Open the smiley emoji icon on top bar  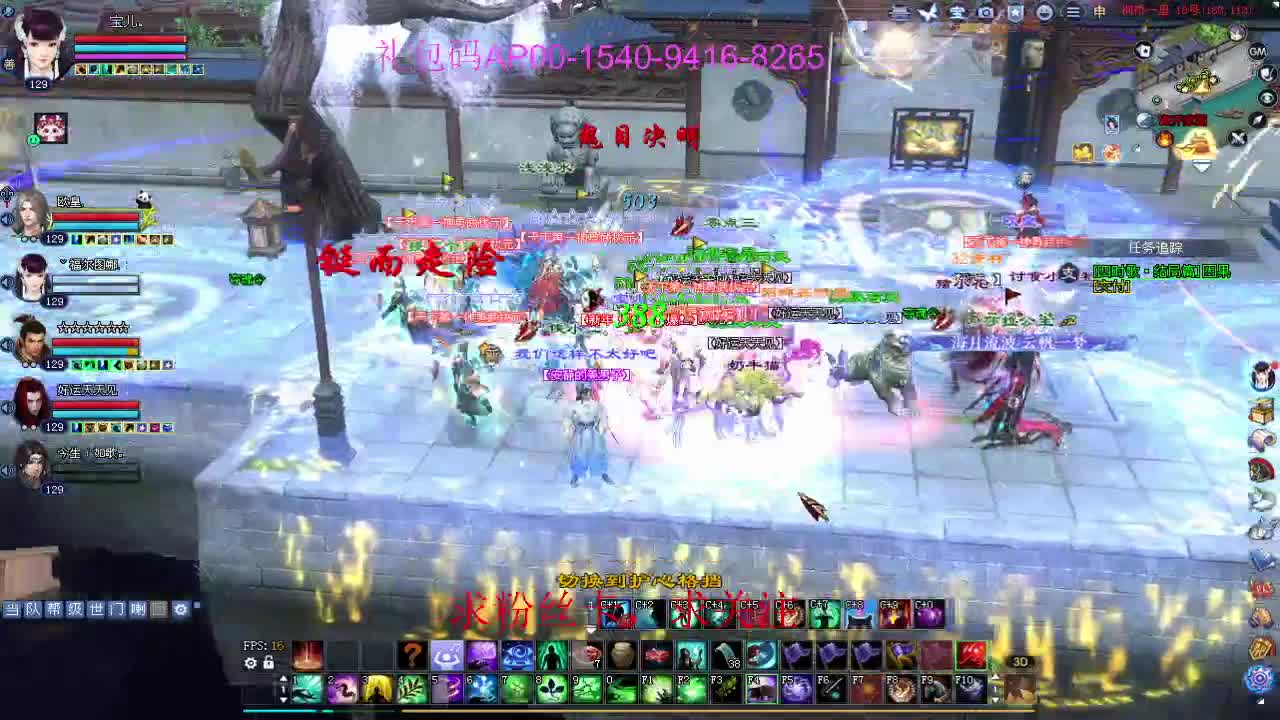click(x=1045, y=13)
